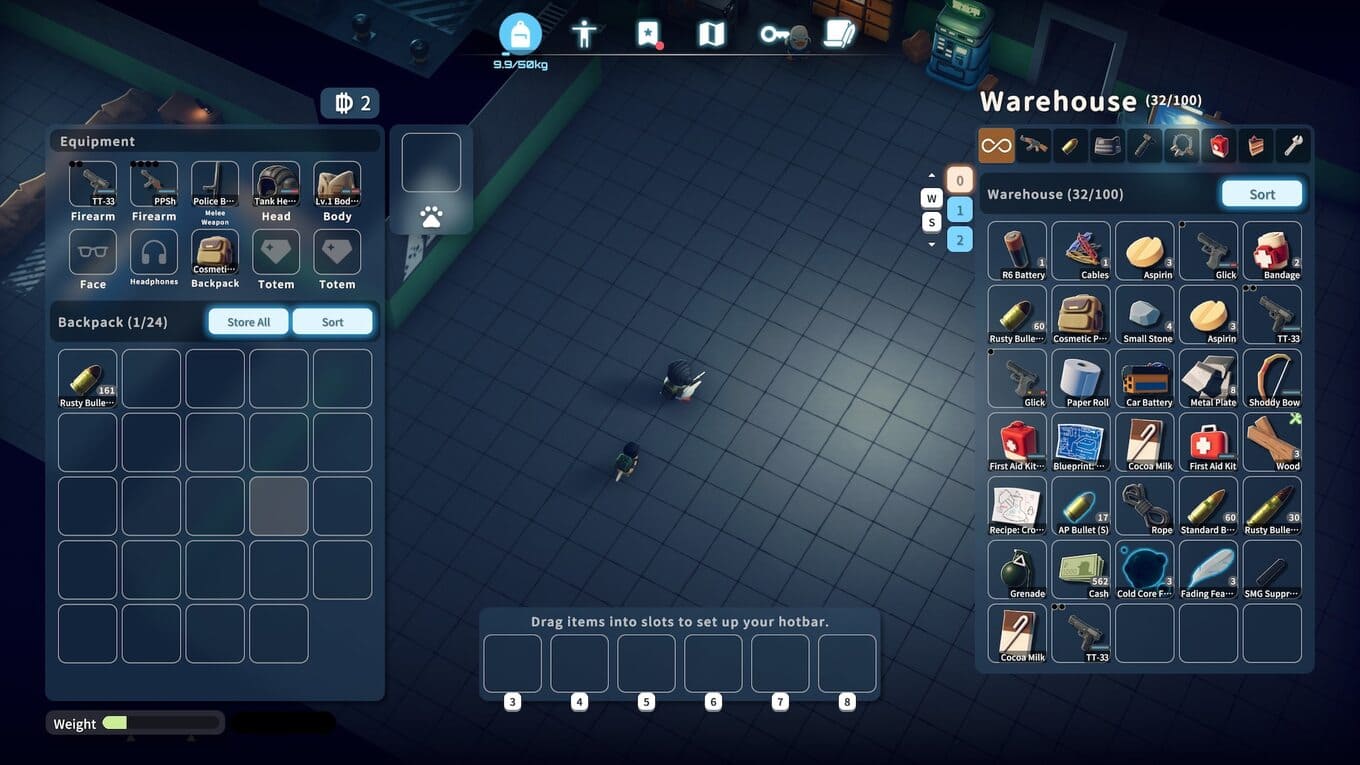This screenshot has height=765, width=1360.
Task: Pick the Cash stack in the warehouse
Action: pyautogui.click(x=1081, y=569)
